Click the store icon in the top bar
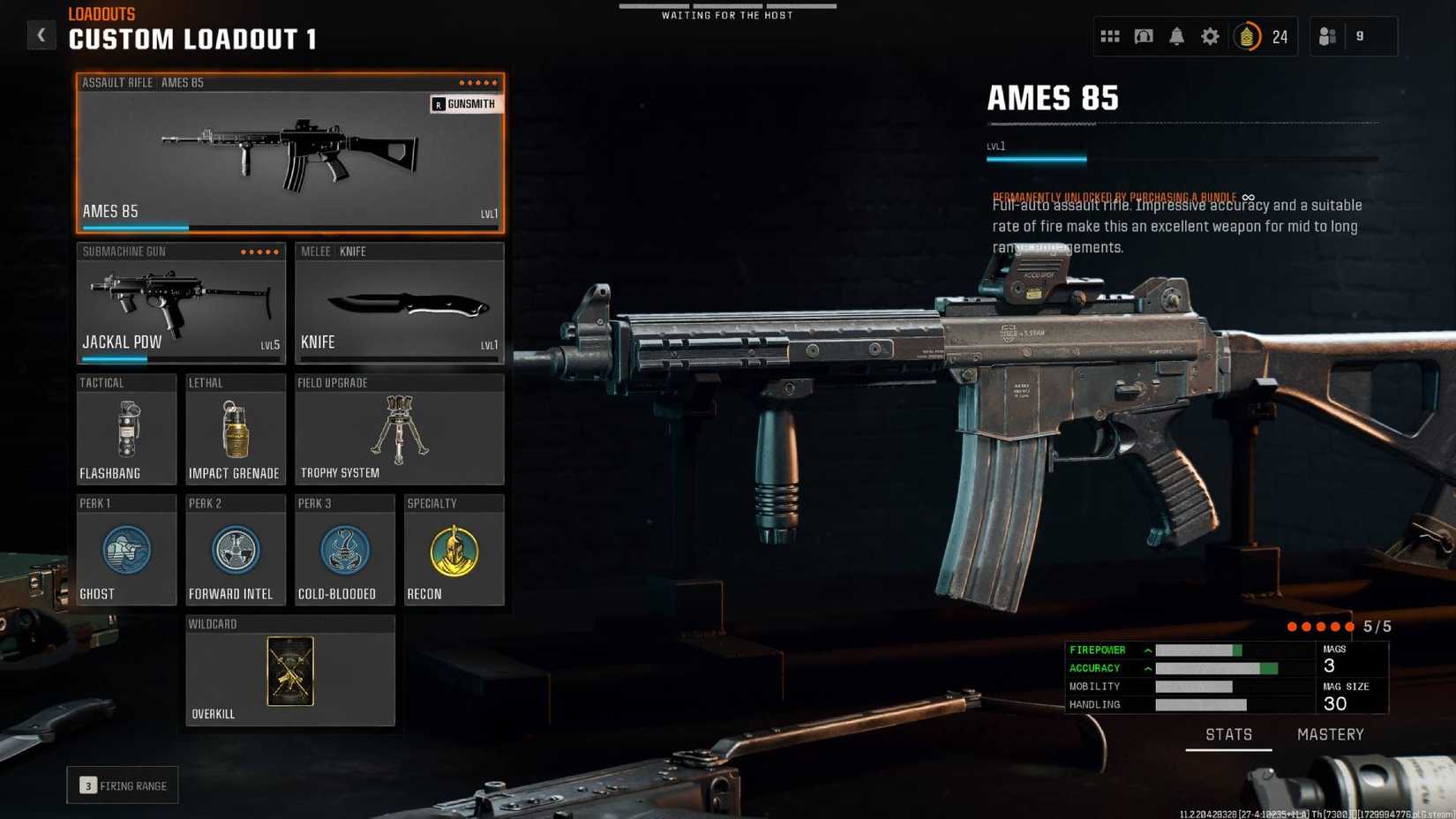This screenshot has width=1456, height=819. [1143, 36]
